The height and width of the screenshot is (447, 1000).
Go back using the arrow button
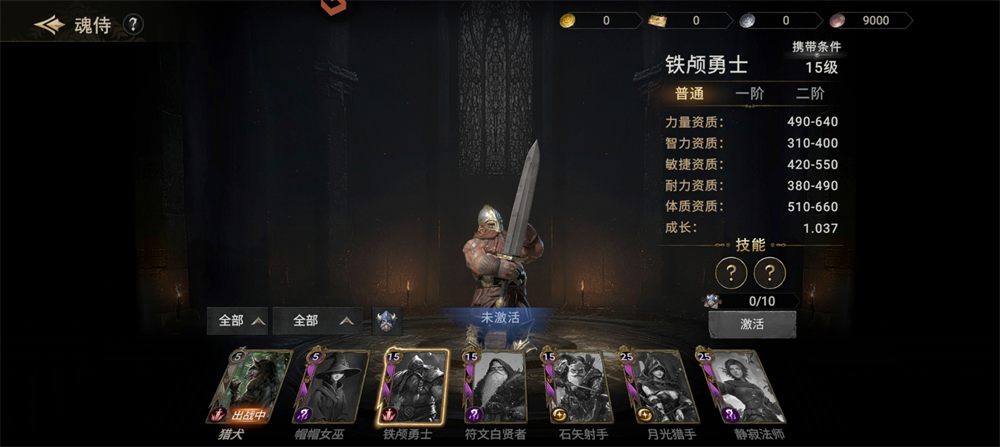pos(48,25)
